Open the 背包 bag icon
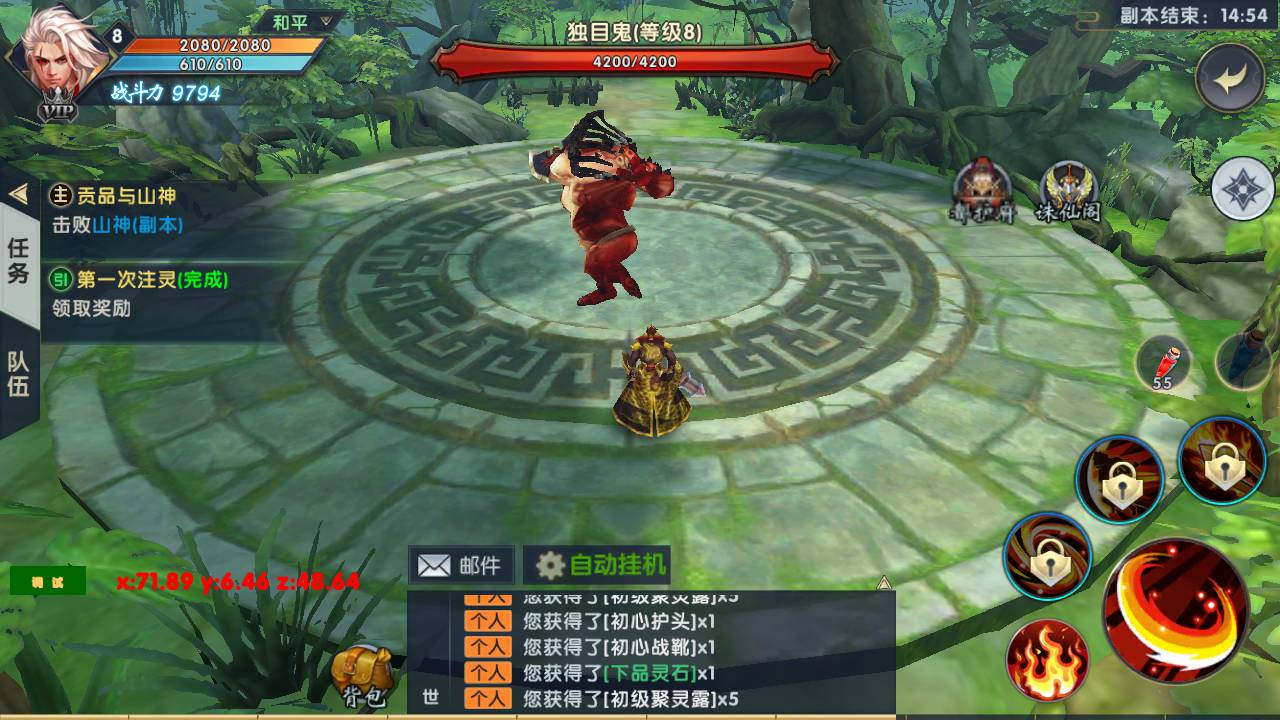 [x=360, y=675]
